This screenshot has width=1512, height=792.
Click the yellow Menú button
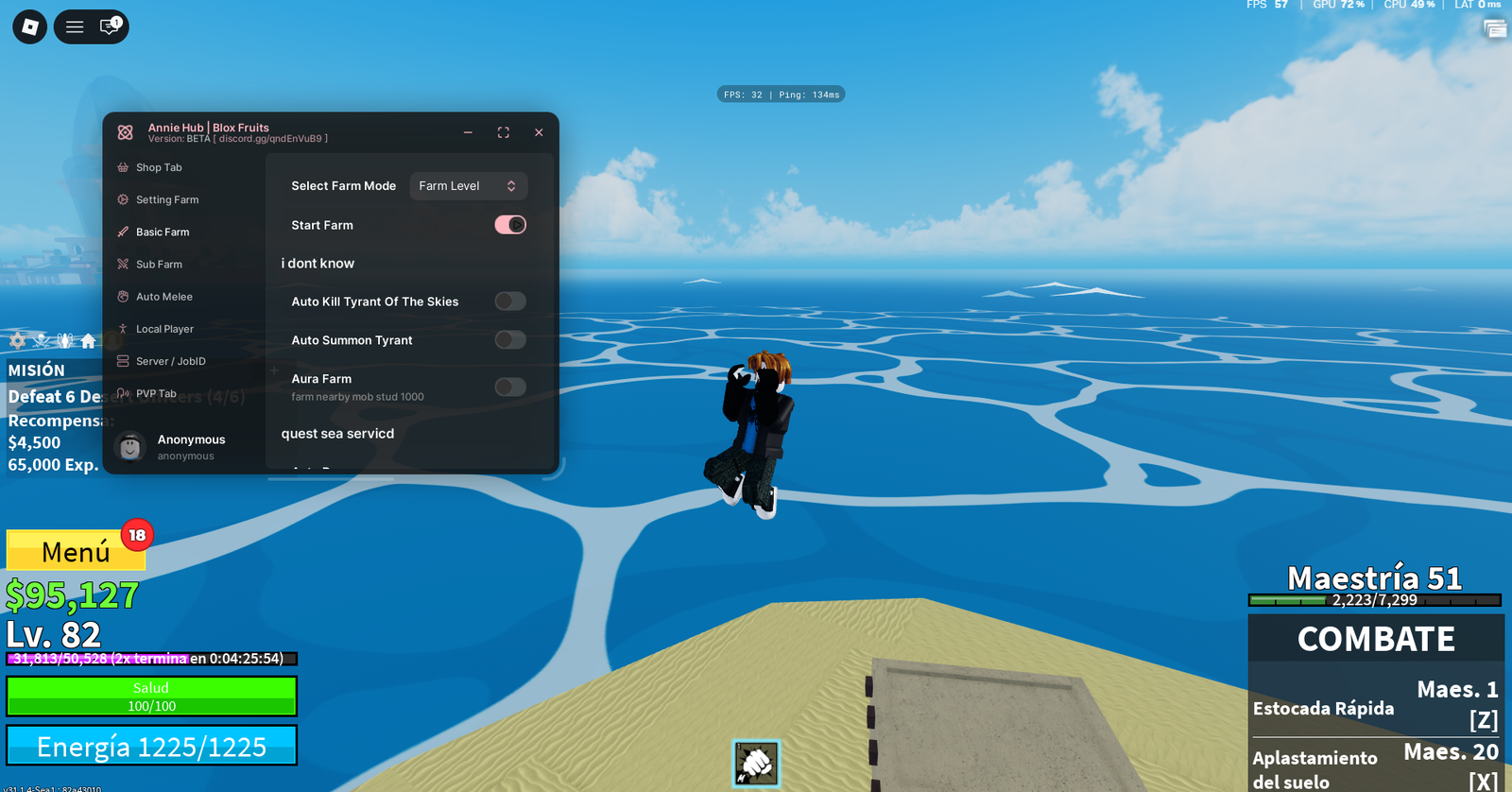tap(76, 549)
